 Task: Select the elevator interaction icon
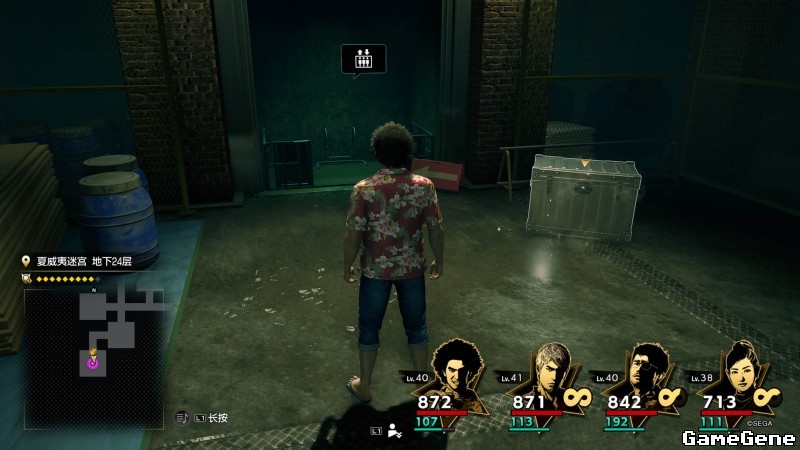click(x=363, y=59)
